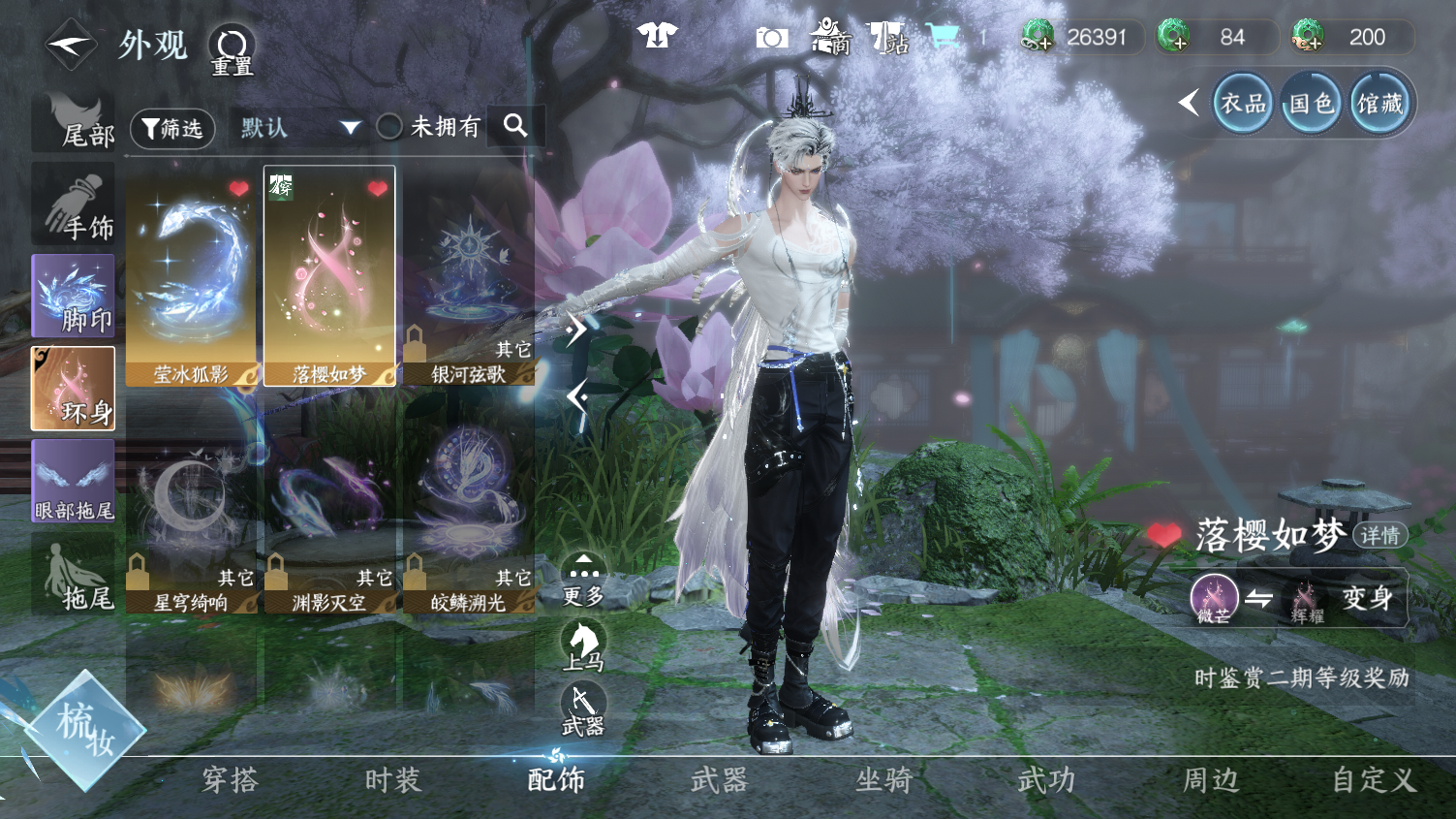Viewport: 1456px width, 819px height.
Task: Switch to the 时装 tab
Action: click(392, 780)
